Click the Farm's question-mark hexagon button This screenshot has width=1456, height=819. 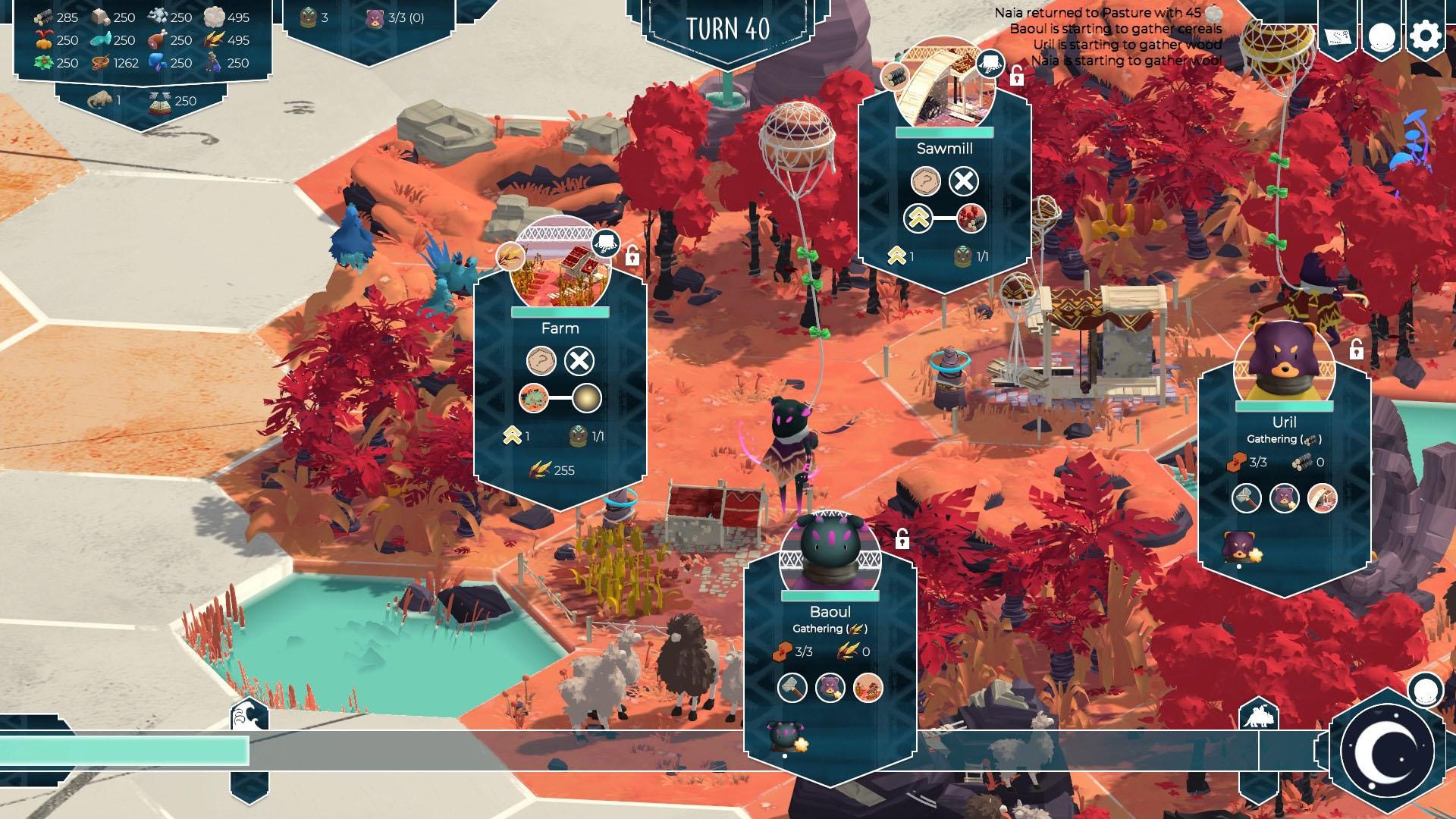click(541, 361)
